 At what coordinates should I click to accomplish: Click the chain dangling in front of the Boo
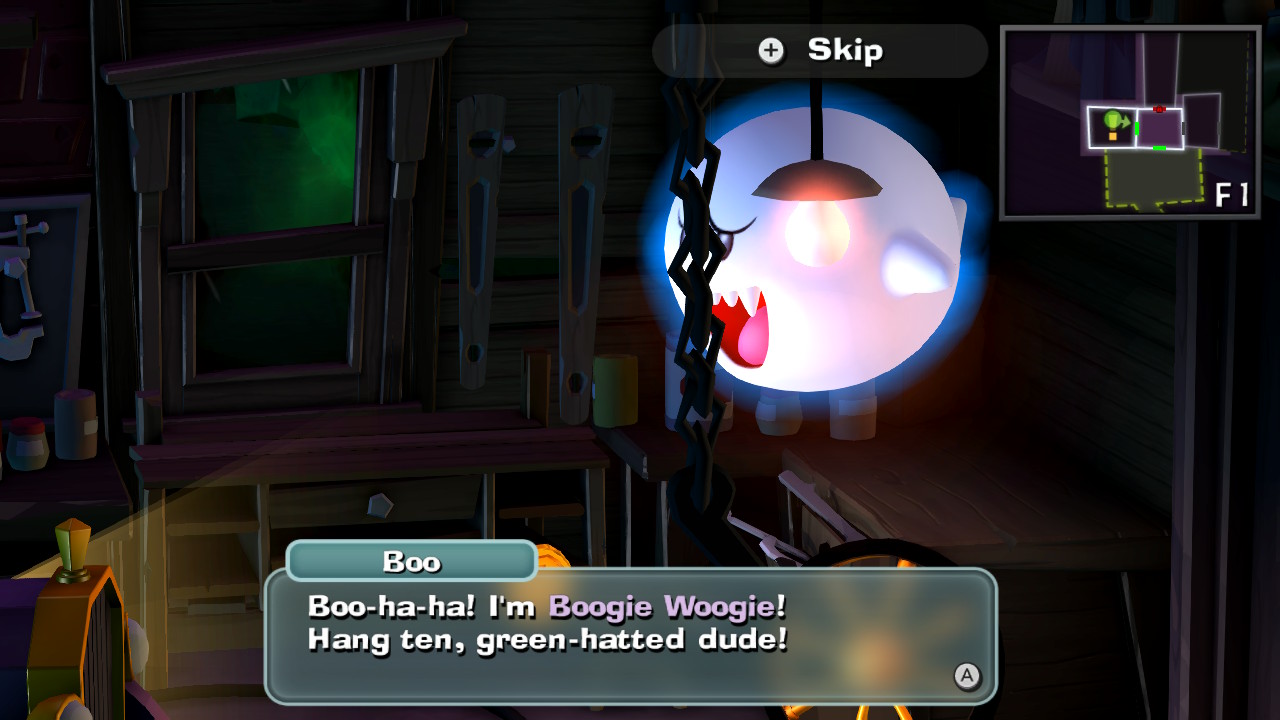coord(700,300)
